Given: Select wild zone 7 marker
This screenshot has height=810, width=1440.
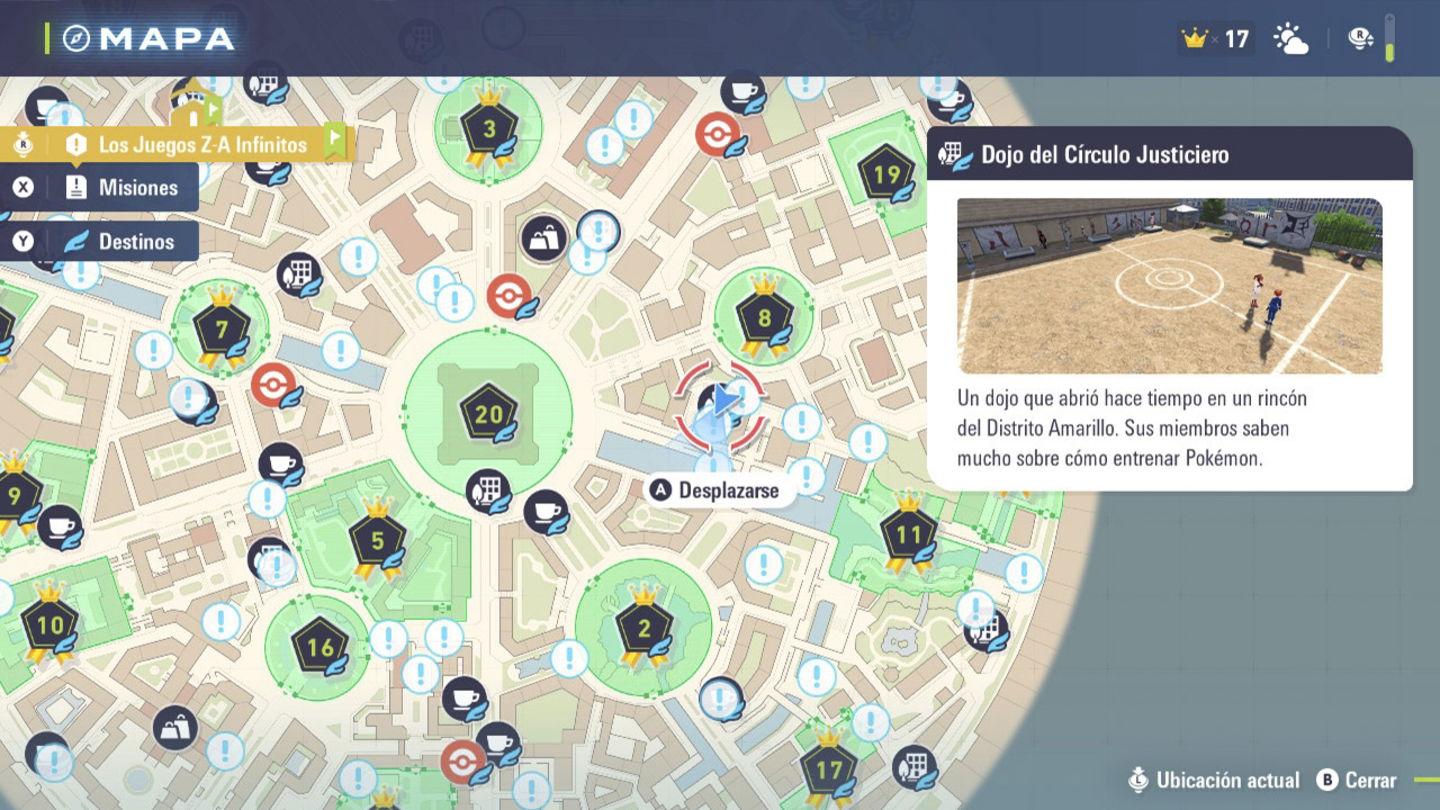Looking at the screenshot, I should pyautogui.click(x=221, y=331).
